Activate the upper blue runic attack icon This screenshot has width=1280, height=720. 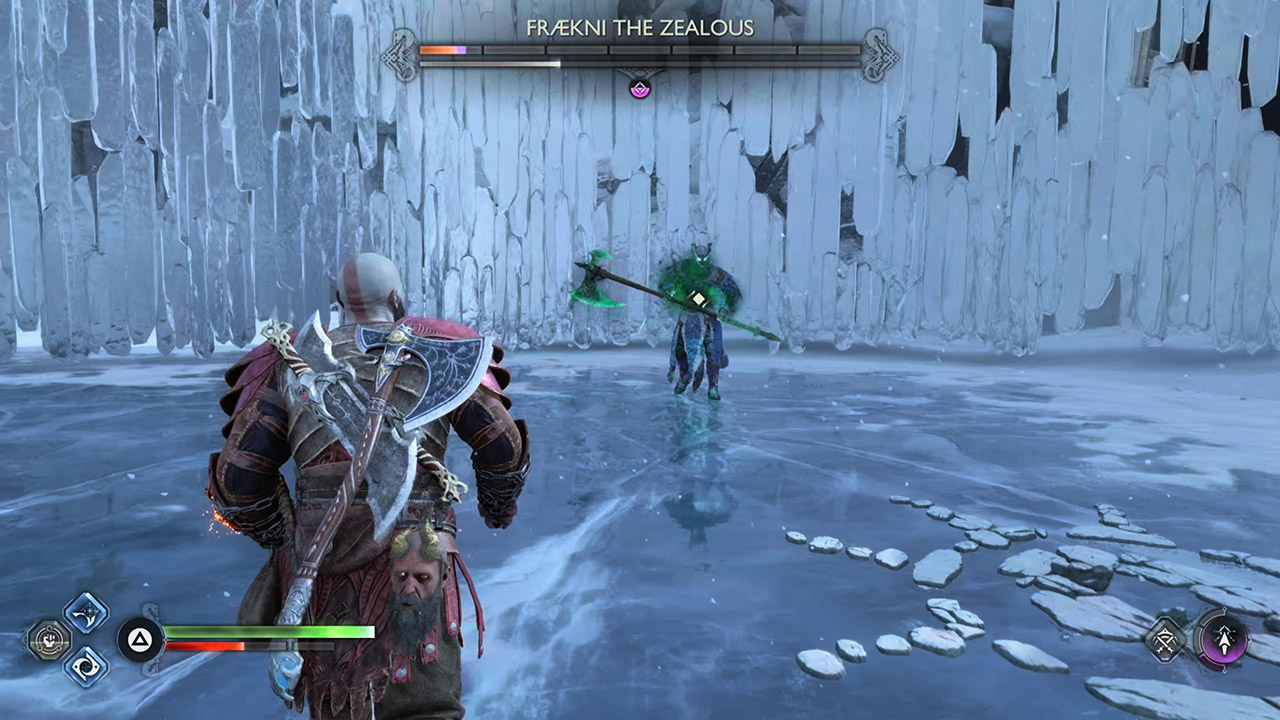point(86,612)
